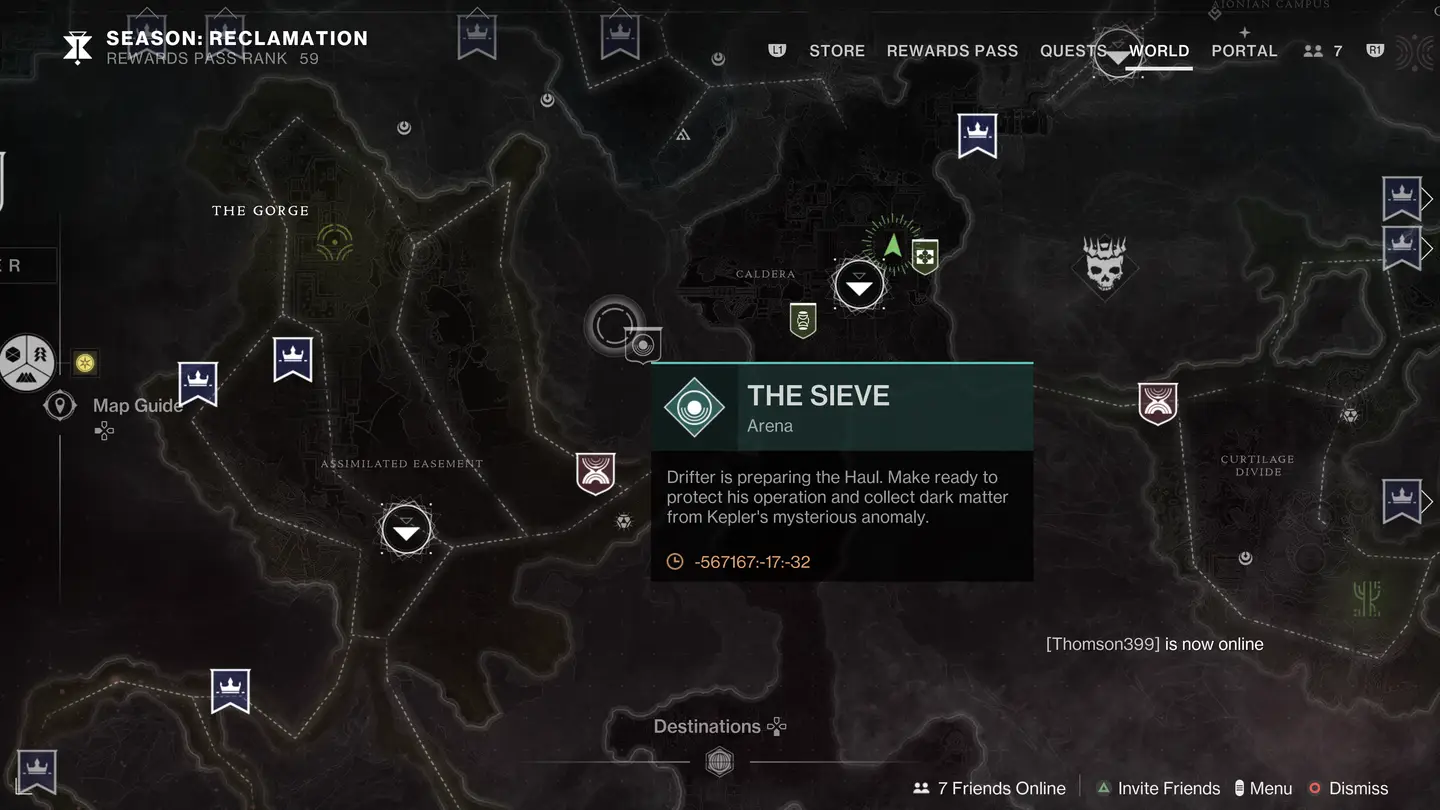Select the green flower banner beside the player arrow
This screenshot has height=810, width=1440.
click(x=925, y=257)
